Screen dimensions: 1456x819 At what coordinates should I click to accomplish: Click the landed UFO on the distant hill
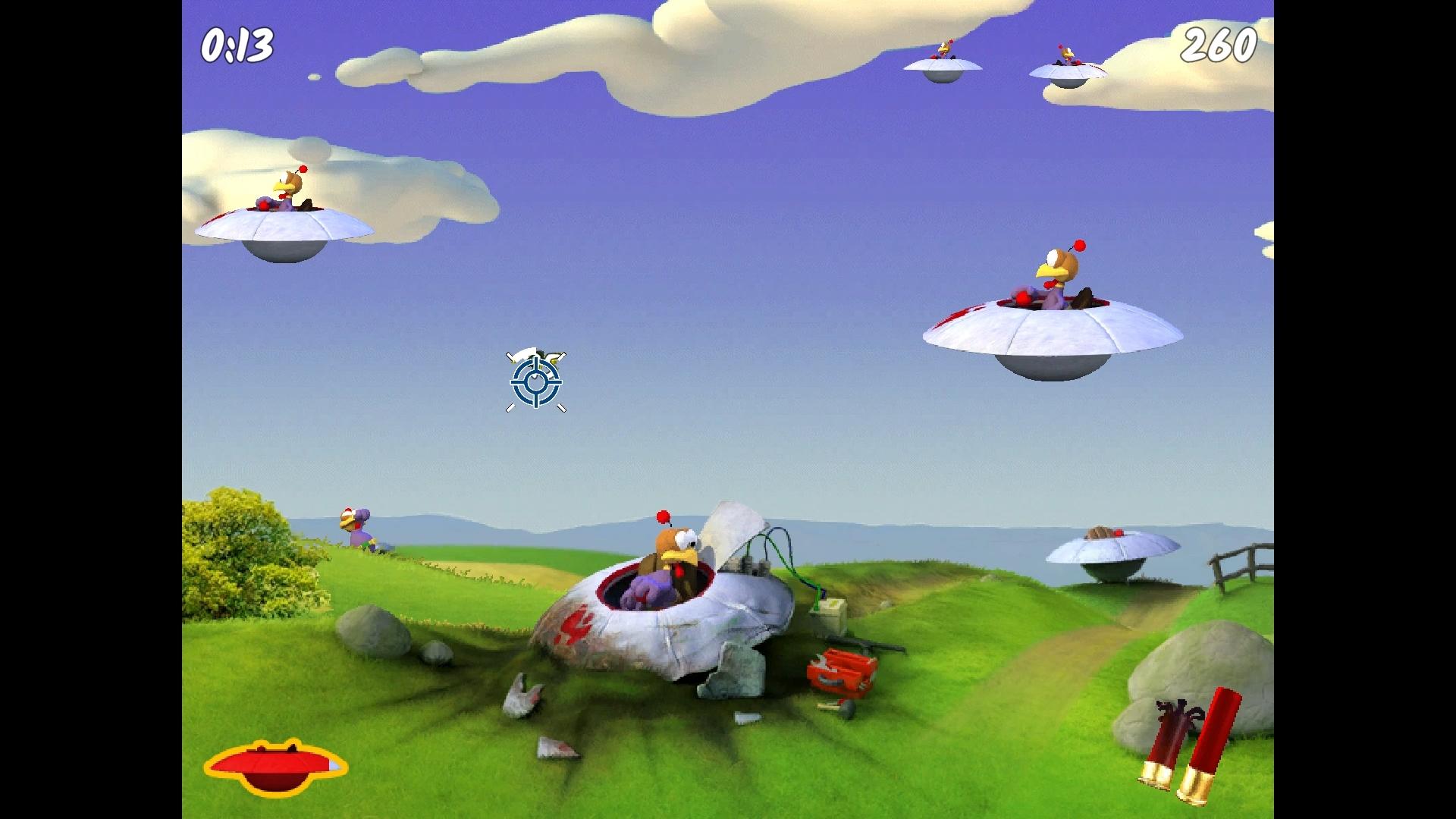(x=1107, y=548)
